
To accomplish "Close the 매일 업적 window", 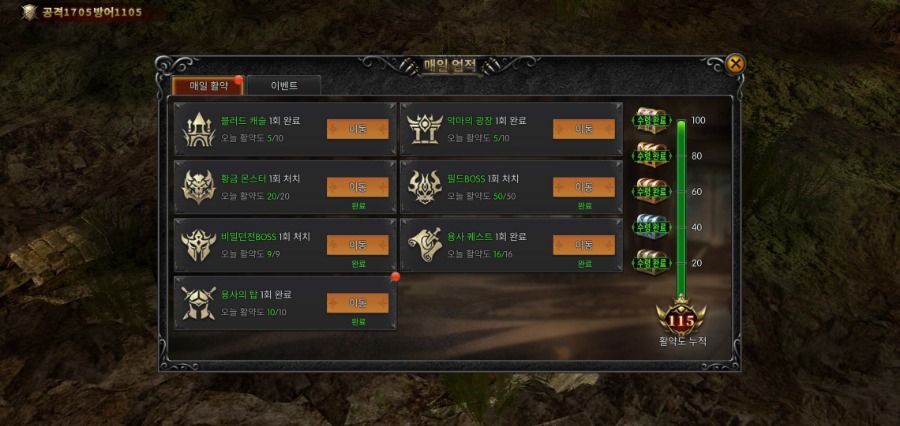I will coord(735,64).
